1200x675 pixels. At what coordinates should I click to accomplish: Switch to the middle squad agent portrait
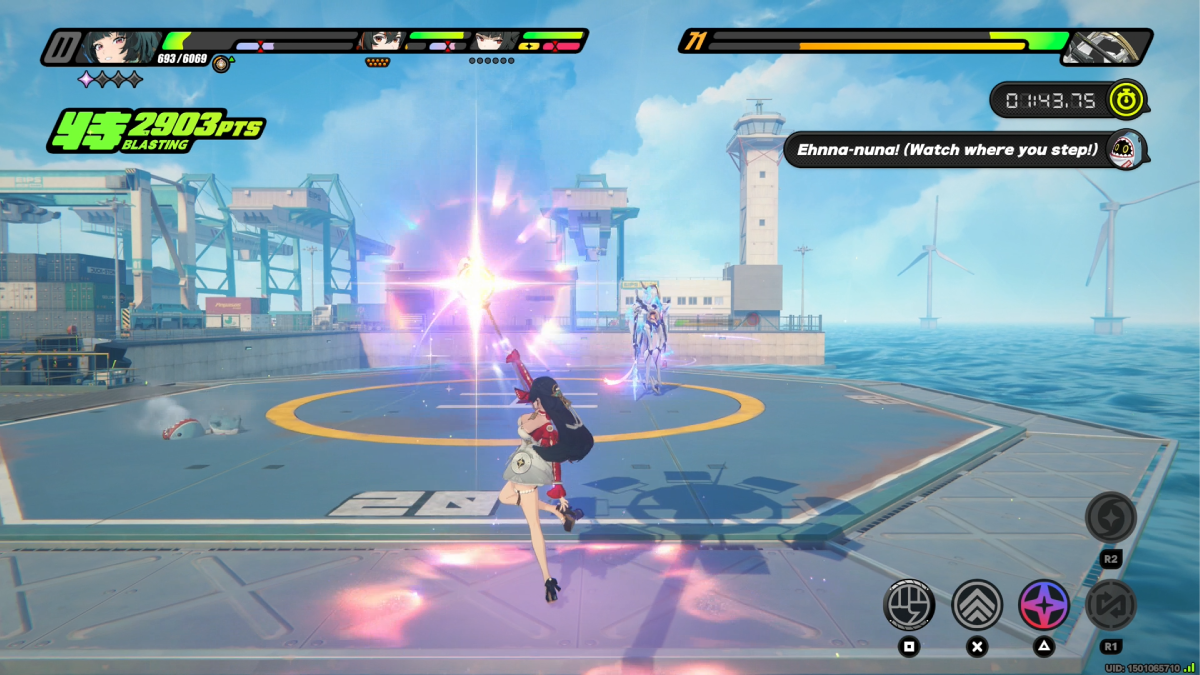click(x=383, y=41)
